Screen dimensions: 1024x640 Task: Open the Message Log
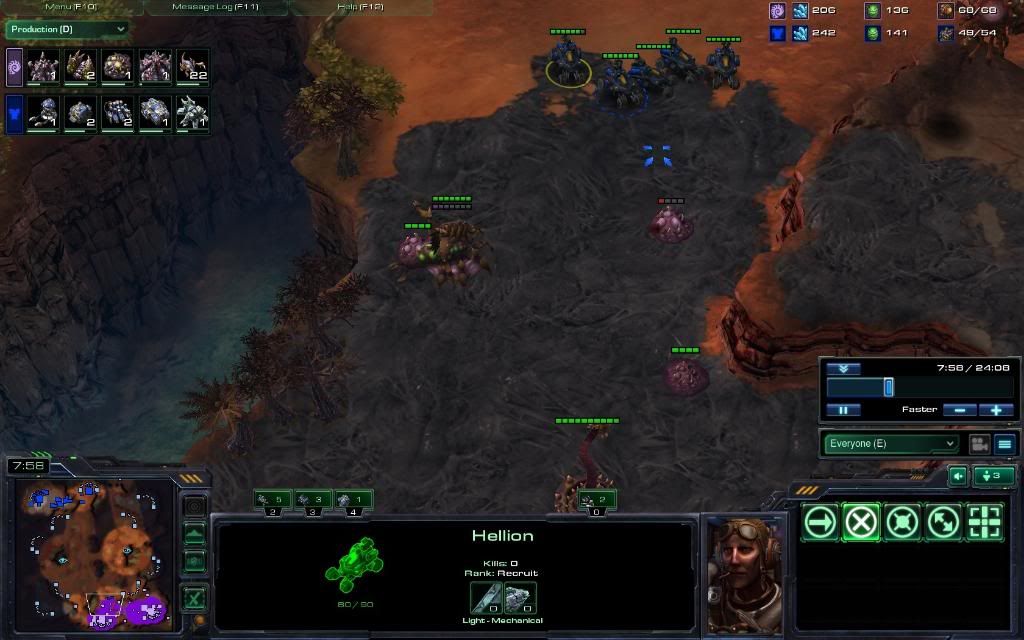[x=215, y=7]
